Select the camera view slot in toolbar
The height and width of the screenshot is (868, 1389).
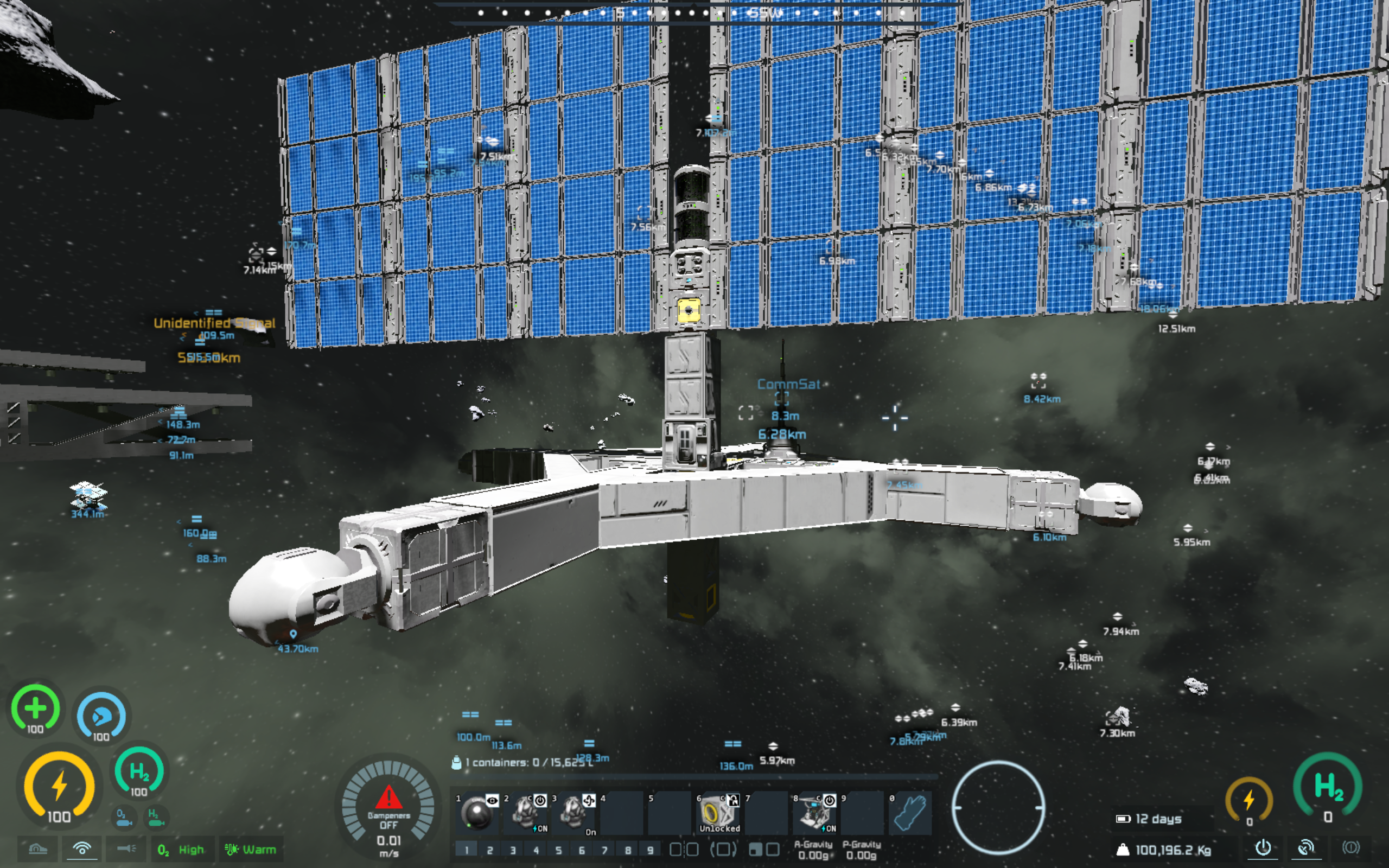pyautogui.click(x=477, y=813)
